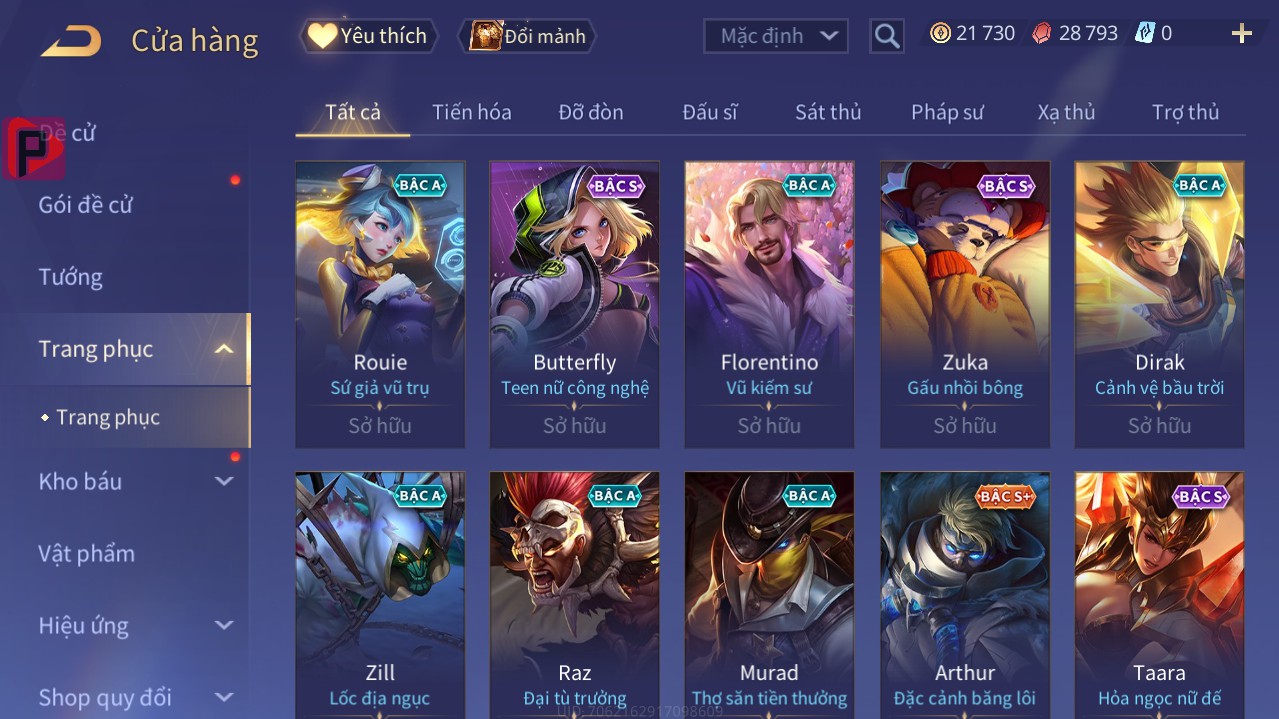Open the Vật phẩm section
The width and height of the screenshot is (1279, 719).
[87, 553]
